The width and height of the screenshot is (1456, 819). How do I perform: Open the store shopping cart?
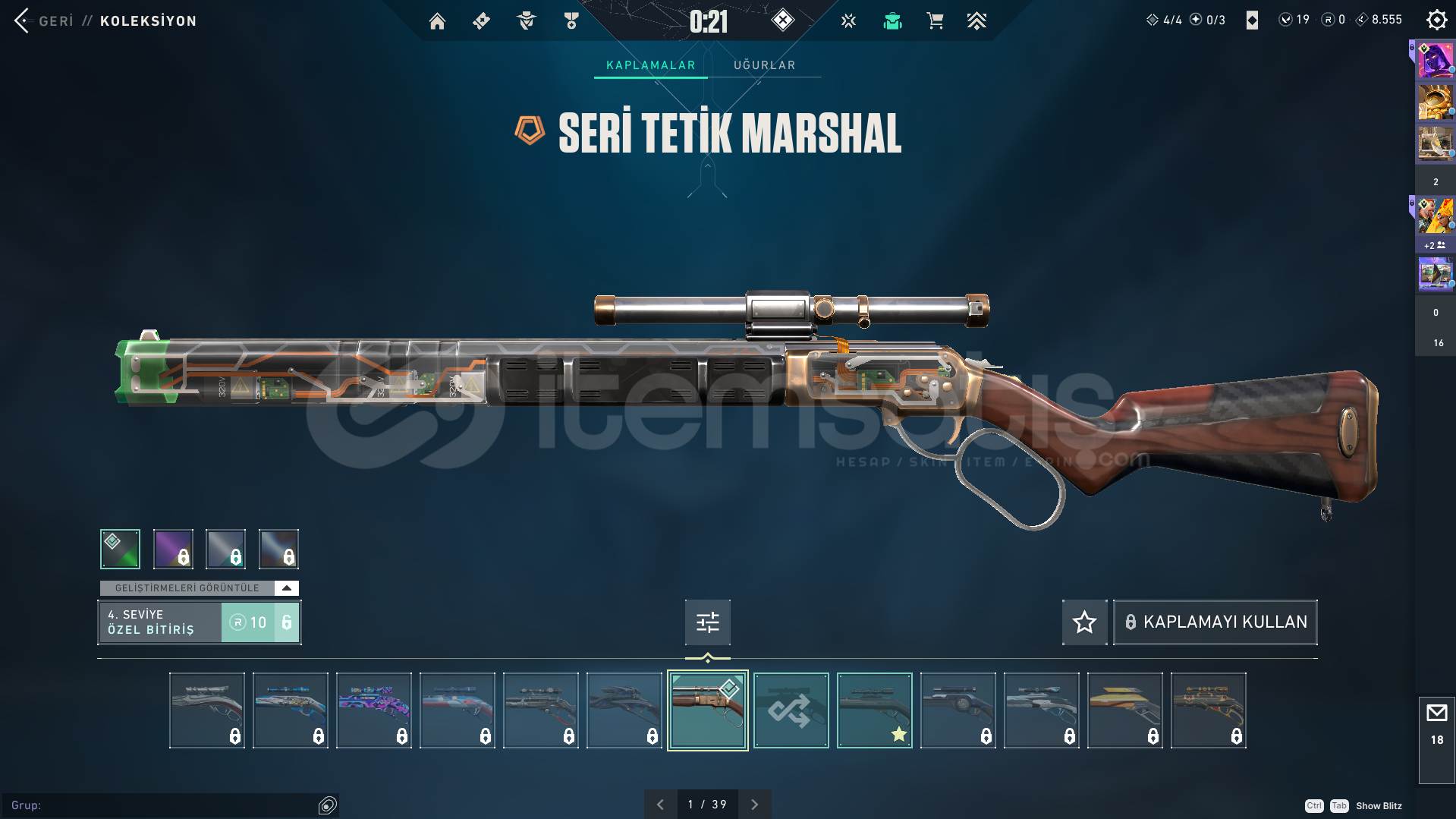[935, 21]
